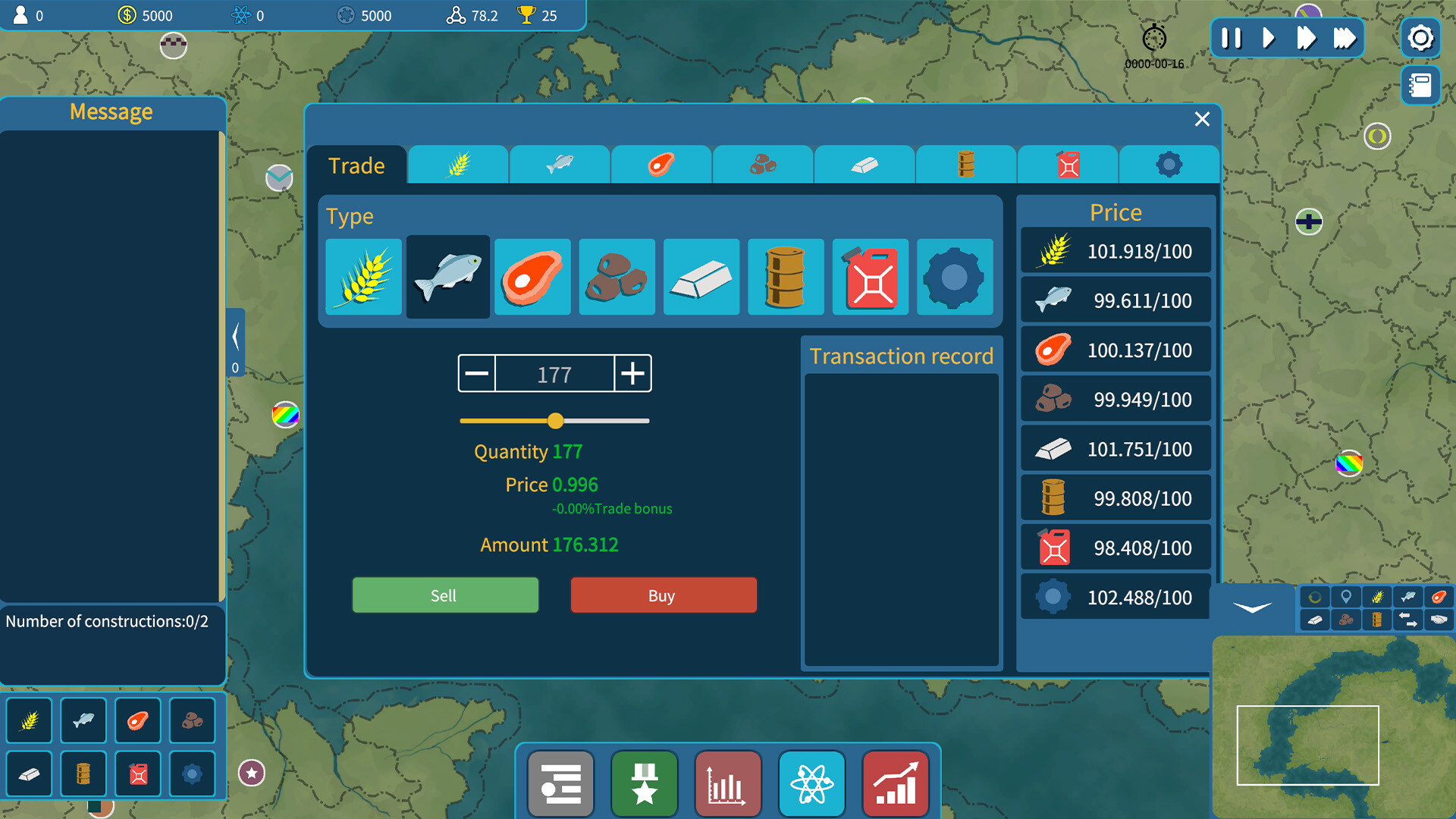The image size is (1456, 819).
Task: Open the notebook log button
Action: coord(1420,86)
